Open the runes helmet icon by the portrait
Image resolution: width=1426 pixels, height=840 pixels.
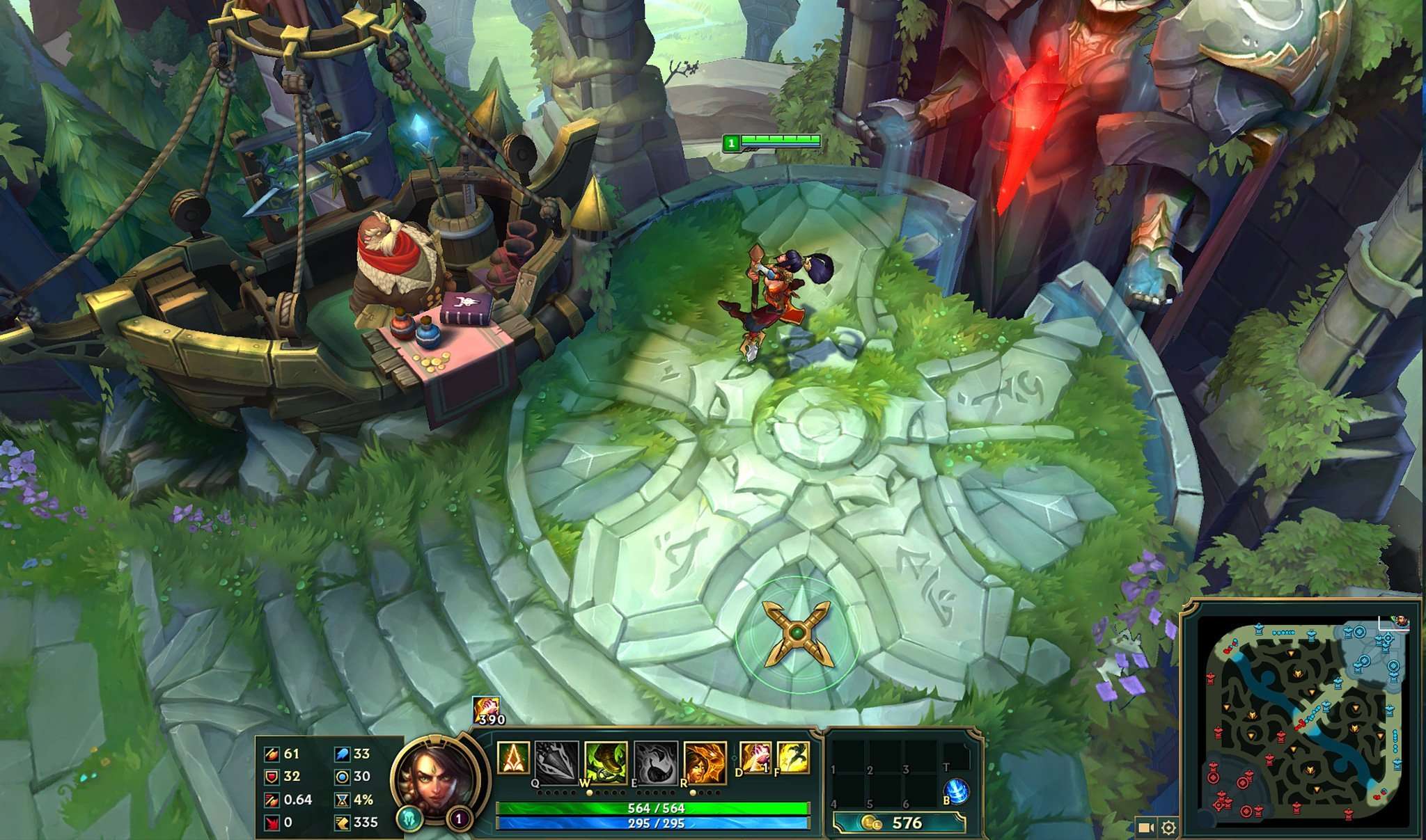pos(409,818)
